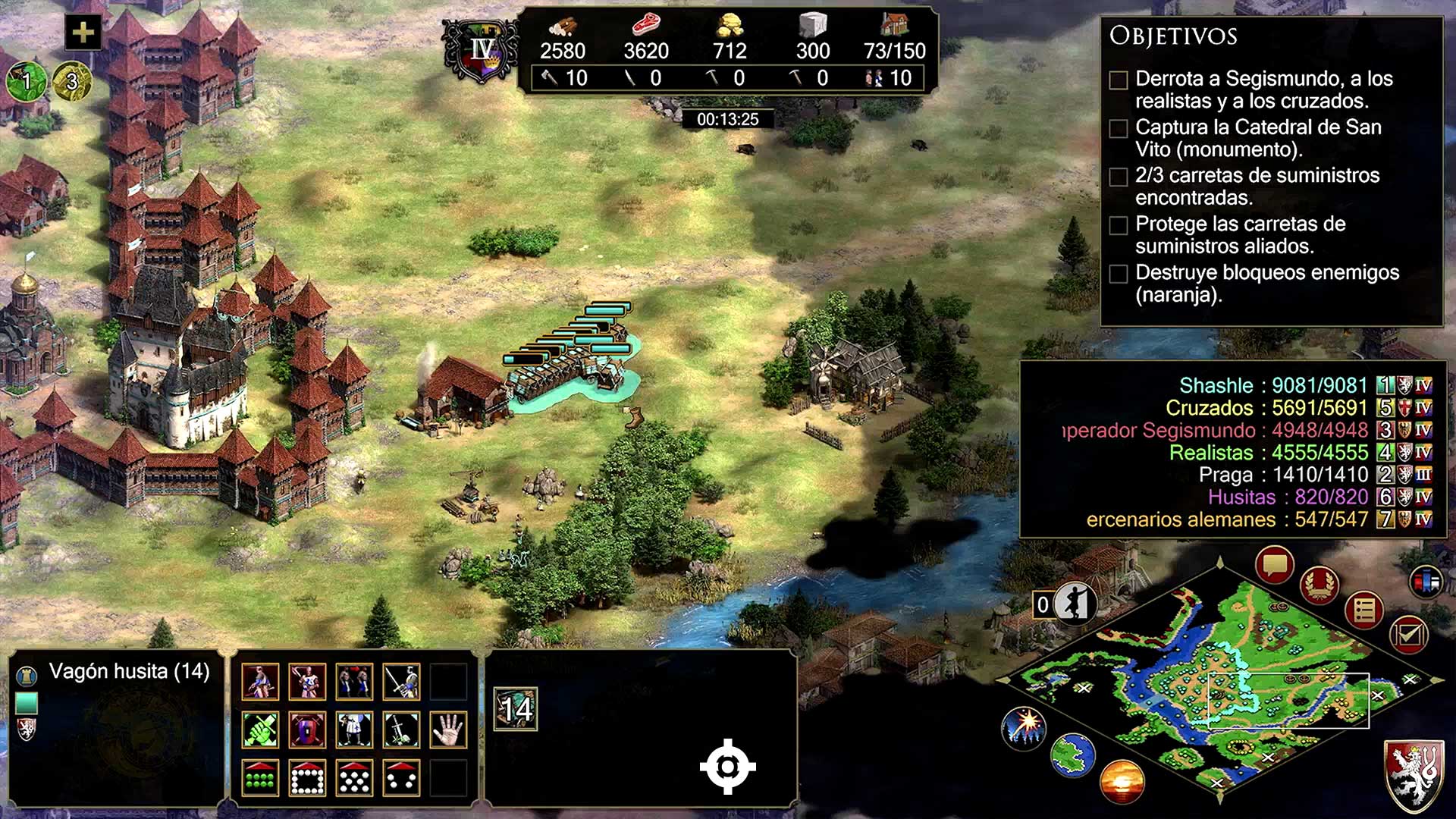
Task: Open the laurel wreath button
Action: pyautogui.click(x=1319, y=585)
